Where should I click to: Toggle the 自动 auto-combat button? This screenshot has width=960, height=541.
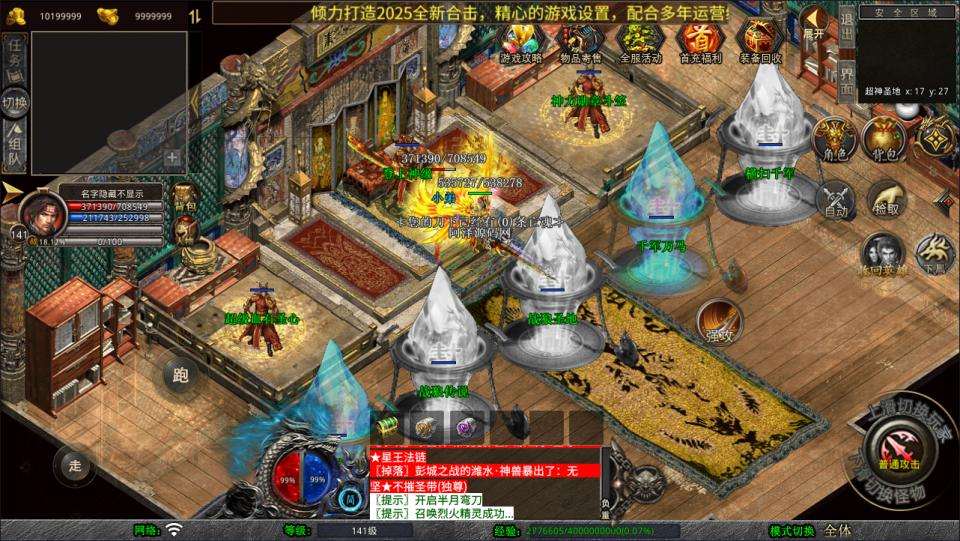click(x=836, y=200)
